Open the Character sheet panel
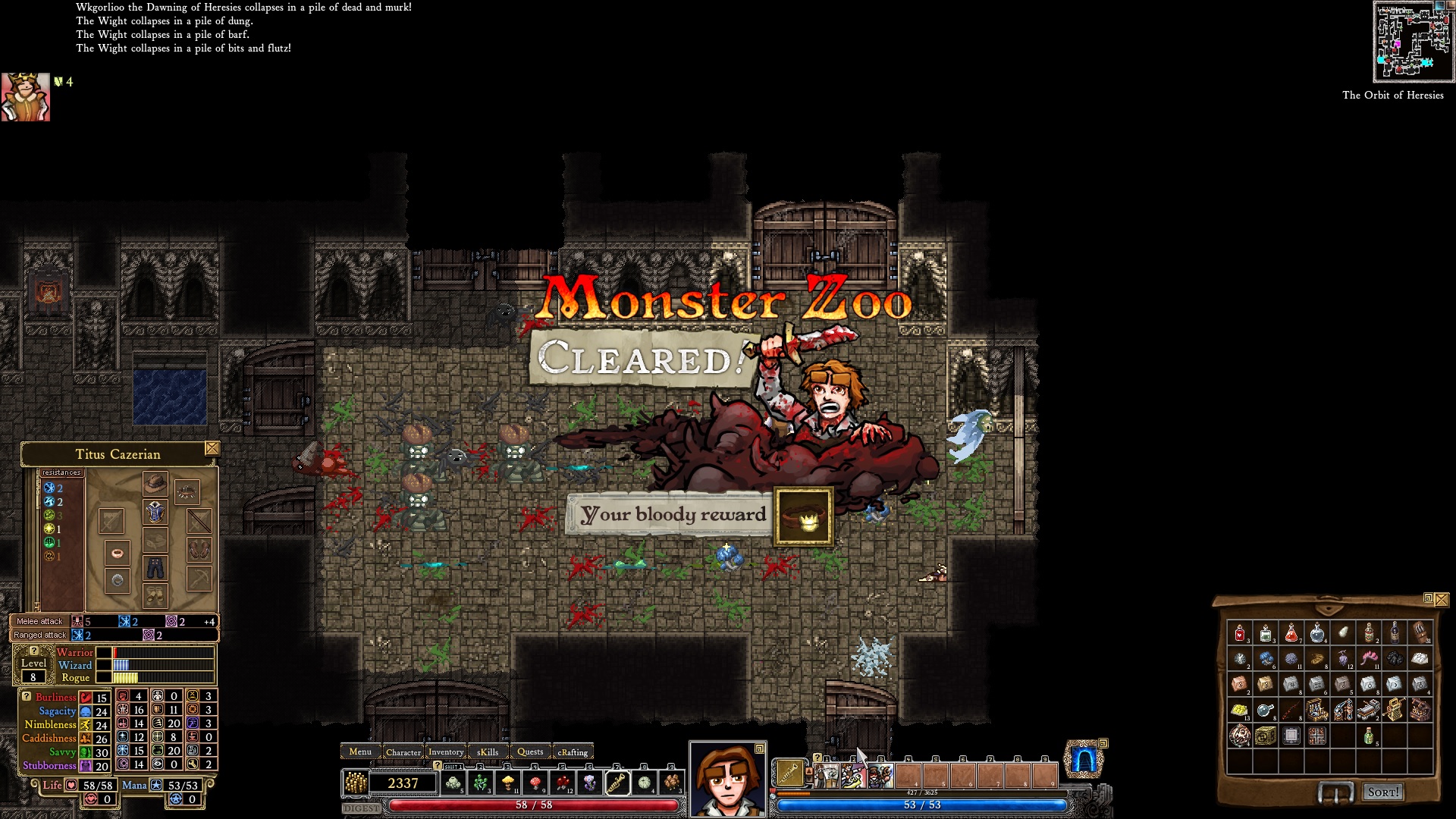The image size is (1456, 819). click(x=403, y=752)
